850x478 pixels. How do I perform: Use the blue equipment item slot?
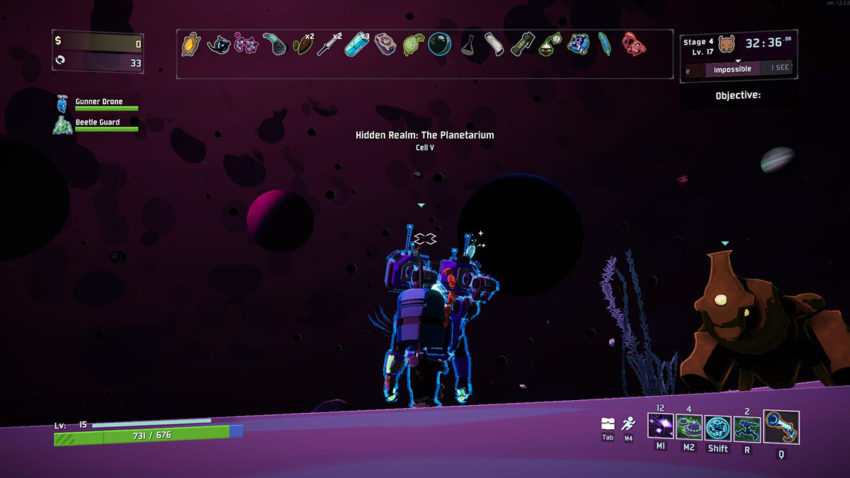(781, 428)
